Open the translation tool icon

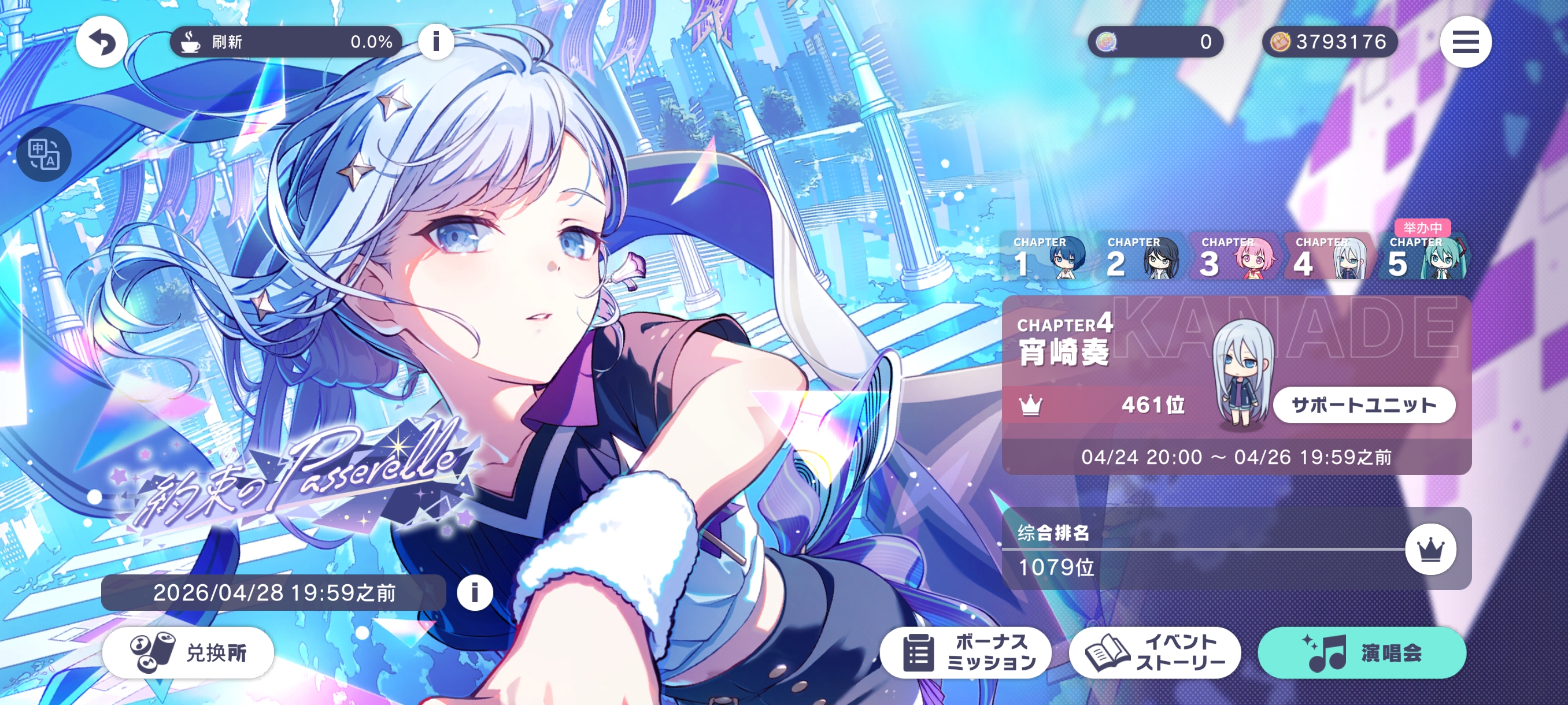(x=45, y=154)
